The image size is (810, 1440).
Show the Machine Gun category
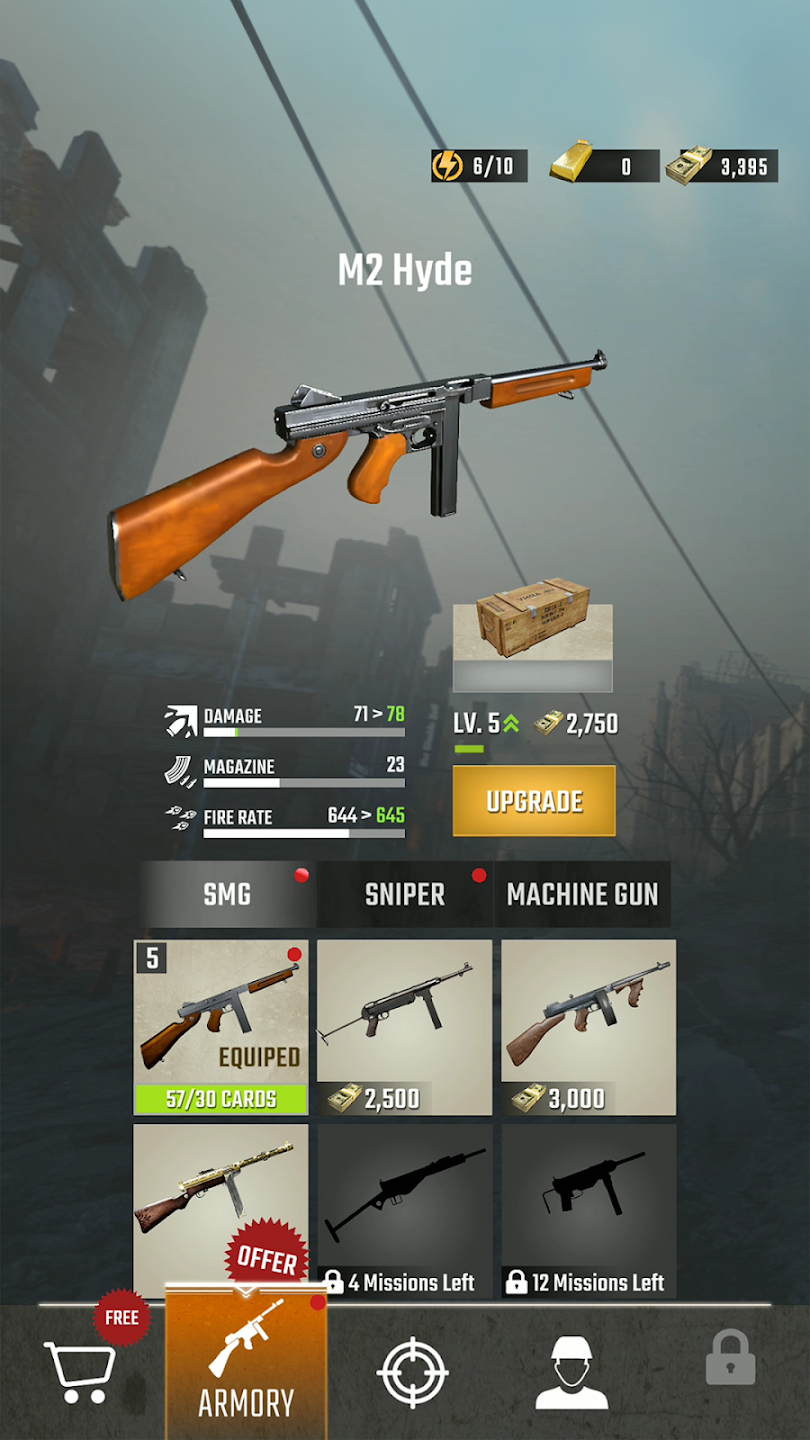[x=583, y=894]
